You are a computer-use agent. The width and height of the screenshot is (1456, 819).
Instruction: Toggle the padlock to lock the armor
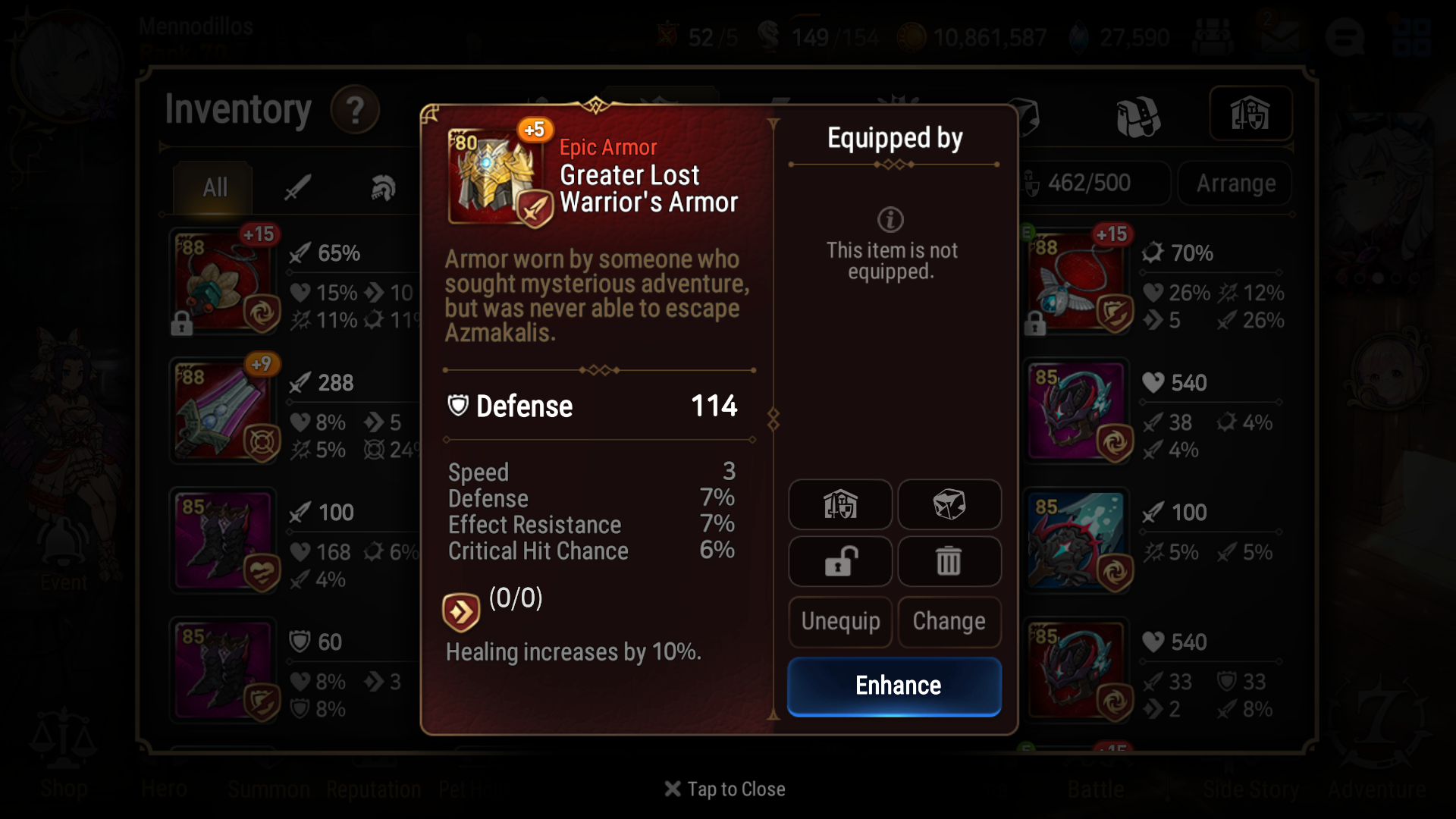point(839,561)
